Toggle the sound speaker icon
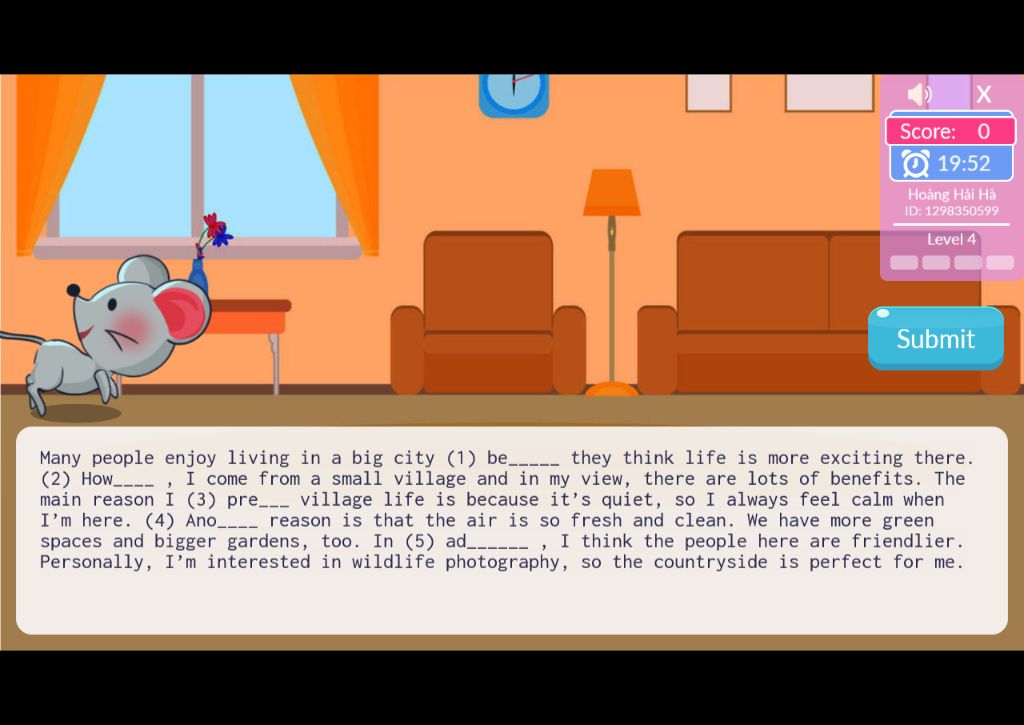Image resolution: width=1024 pixels, height=725 pixels. click(x=918, y=94)
